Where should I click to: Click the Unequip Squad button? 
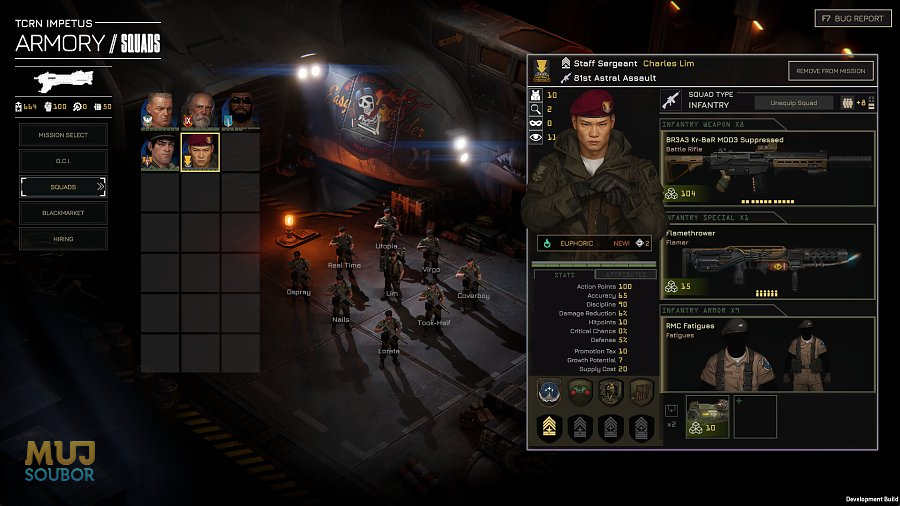(793, 102)
